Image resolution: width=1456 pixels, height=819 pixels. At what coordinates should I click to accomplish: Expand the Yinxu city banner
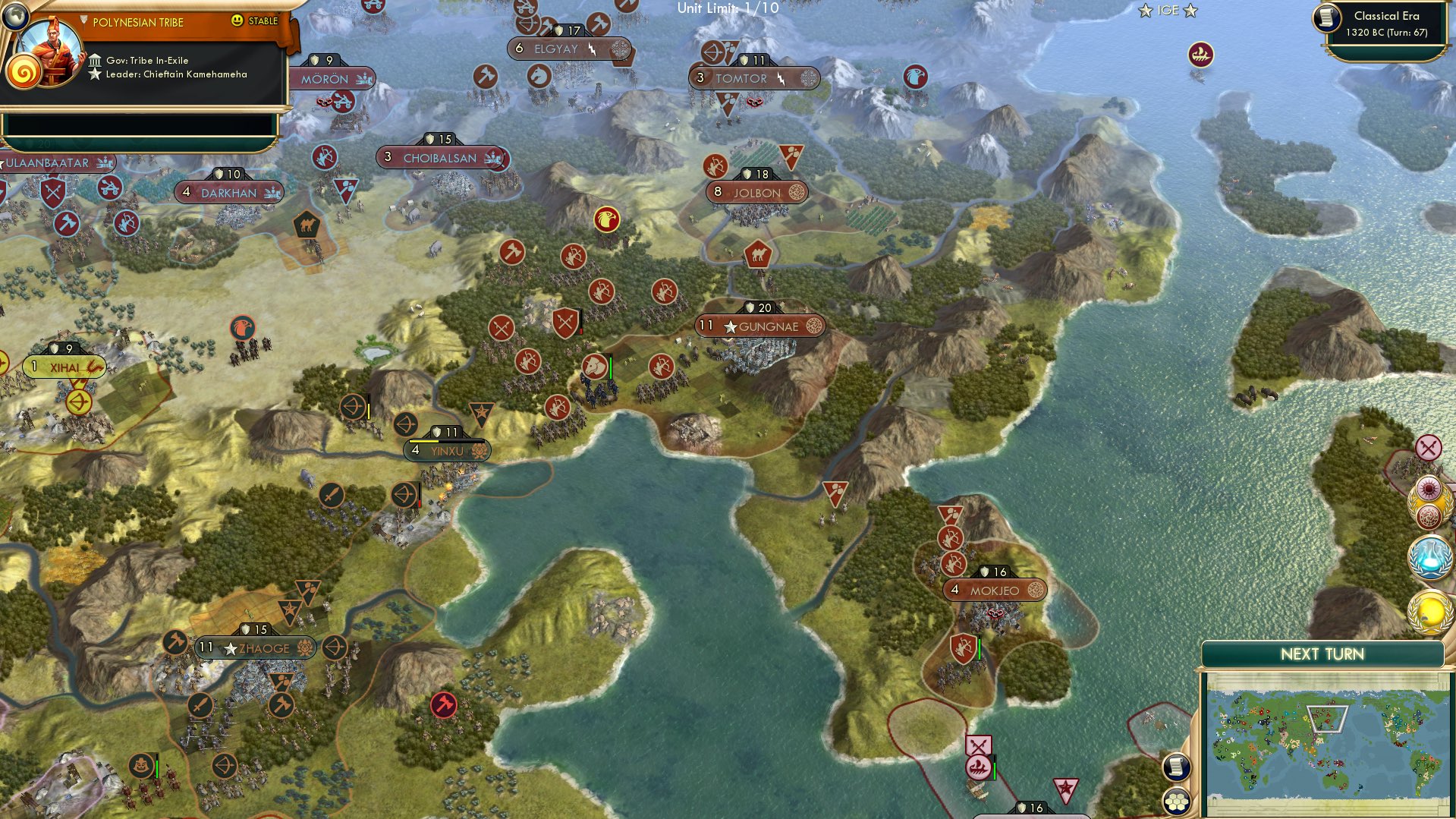[x=446, y=449]
